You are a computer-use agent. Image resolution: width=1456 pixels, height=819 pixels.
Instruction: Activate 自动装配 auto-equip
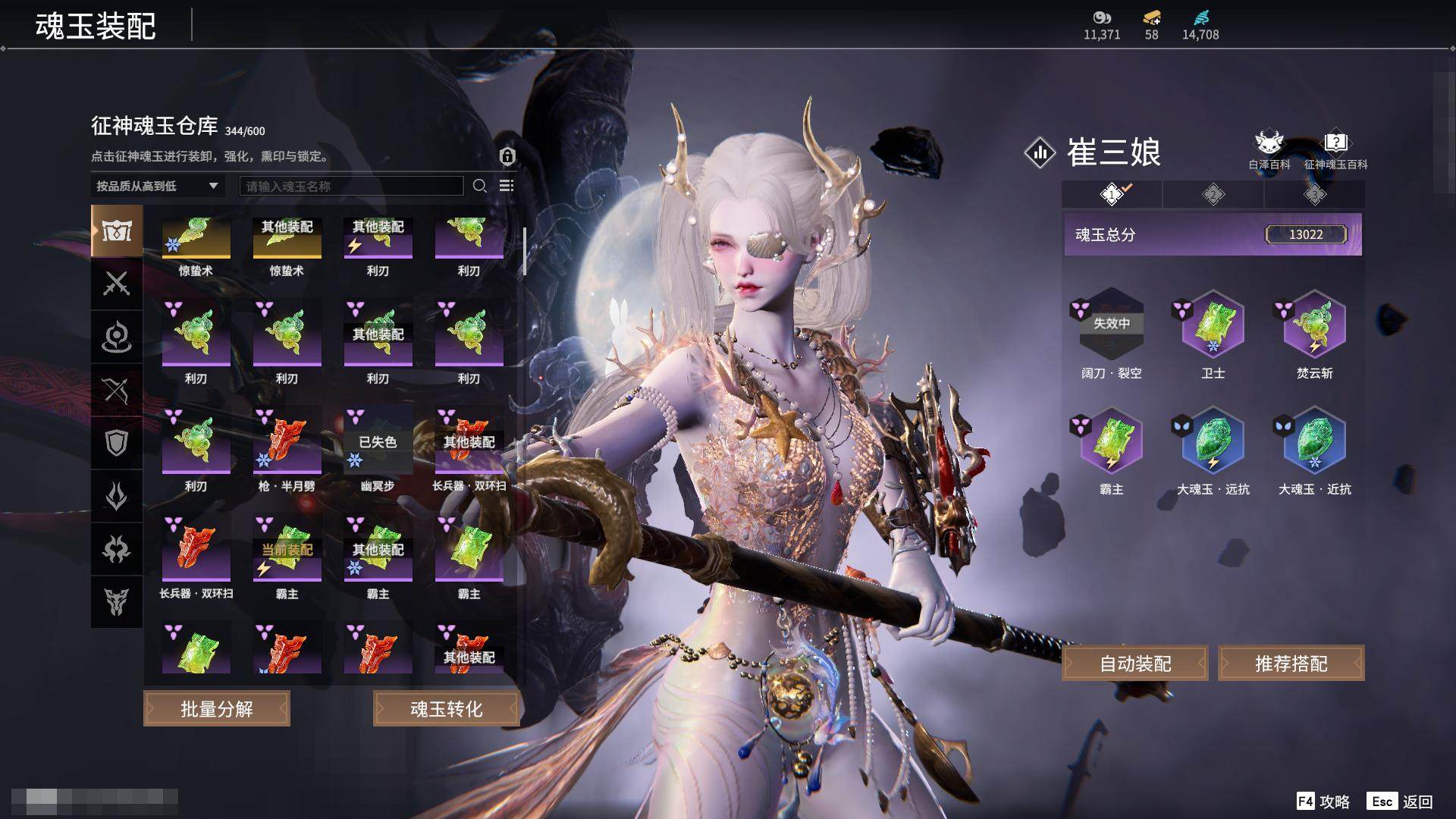1135,664
